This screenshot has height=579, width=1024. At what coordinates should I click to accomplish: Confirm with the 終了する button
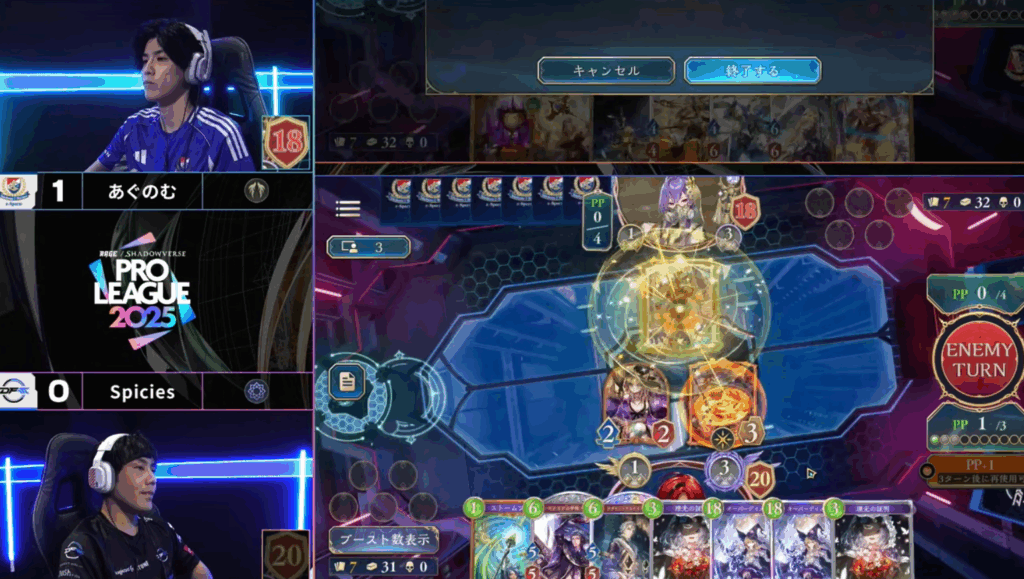click(x=752, y=70)
